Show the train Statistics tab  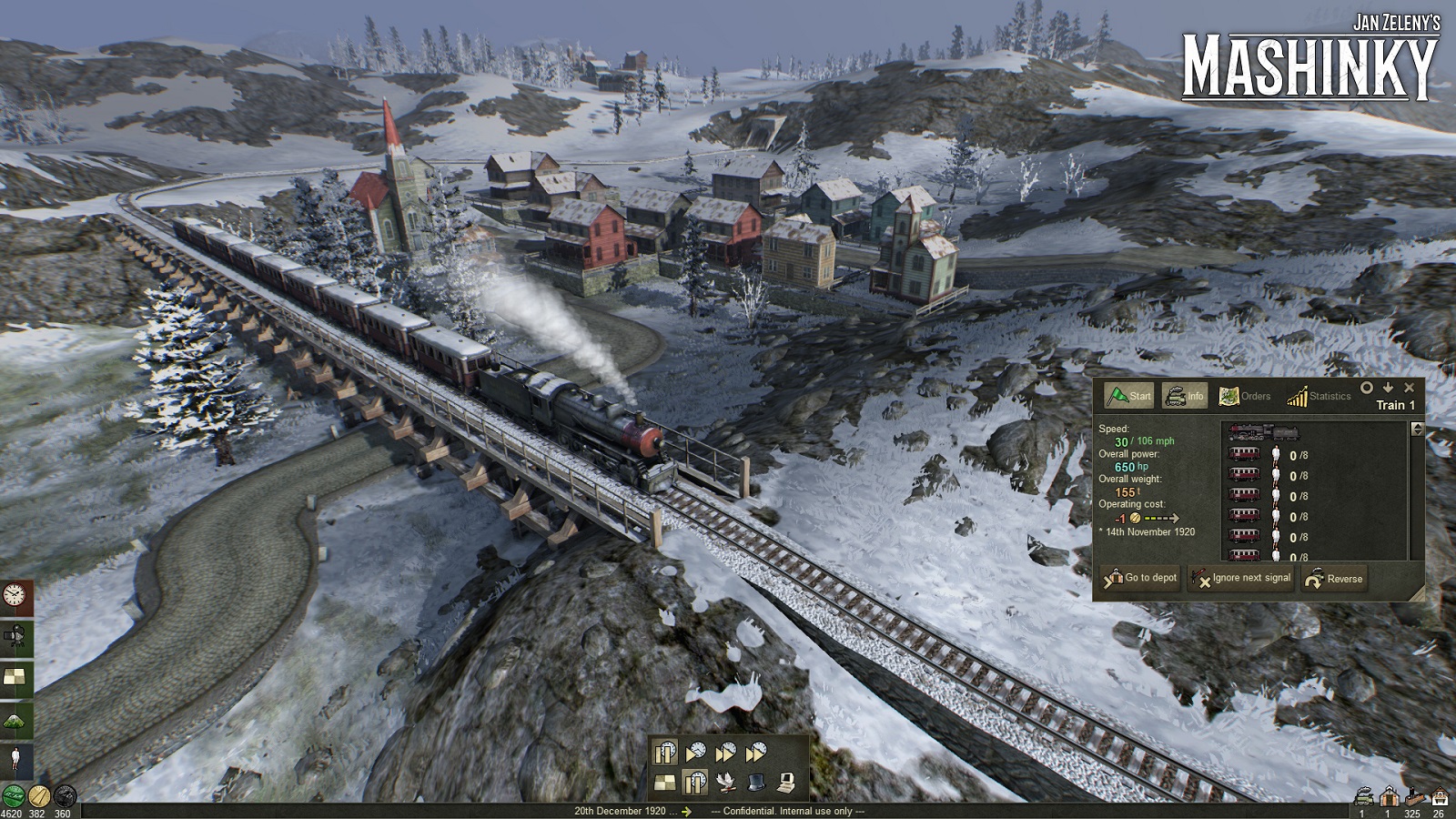[1319, 396]
